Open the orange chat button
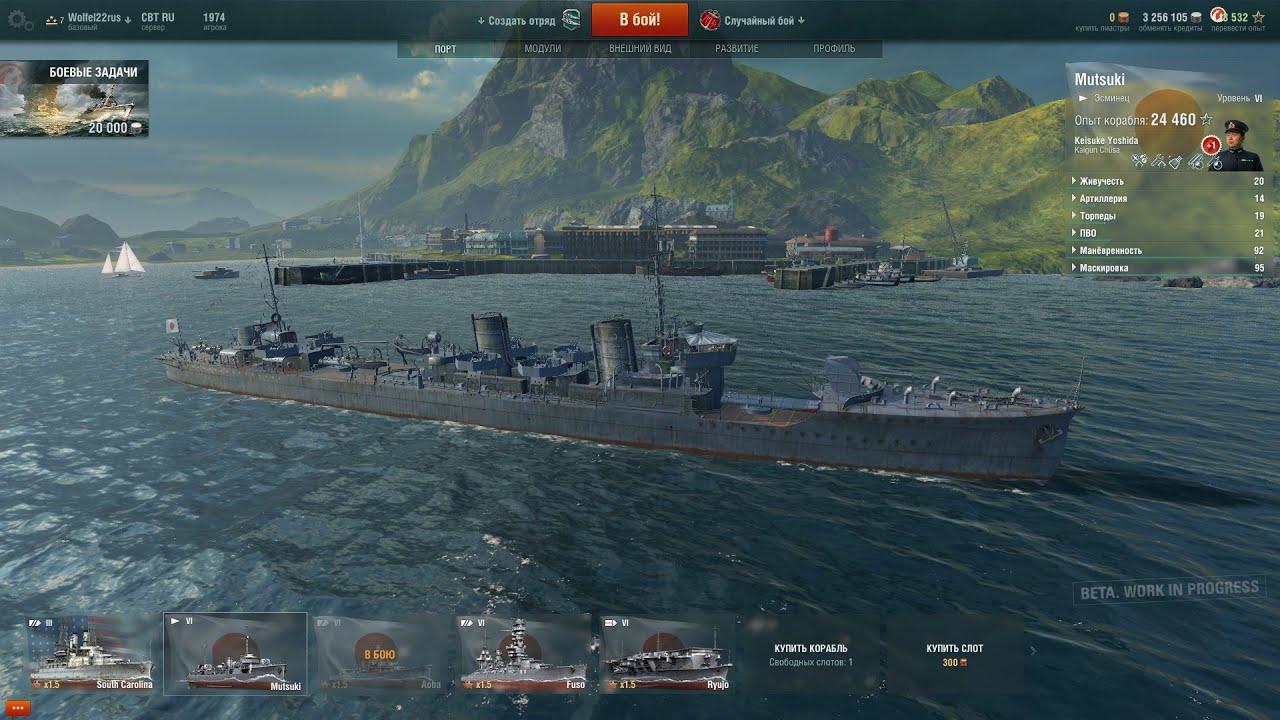 pos(17,707)
